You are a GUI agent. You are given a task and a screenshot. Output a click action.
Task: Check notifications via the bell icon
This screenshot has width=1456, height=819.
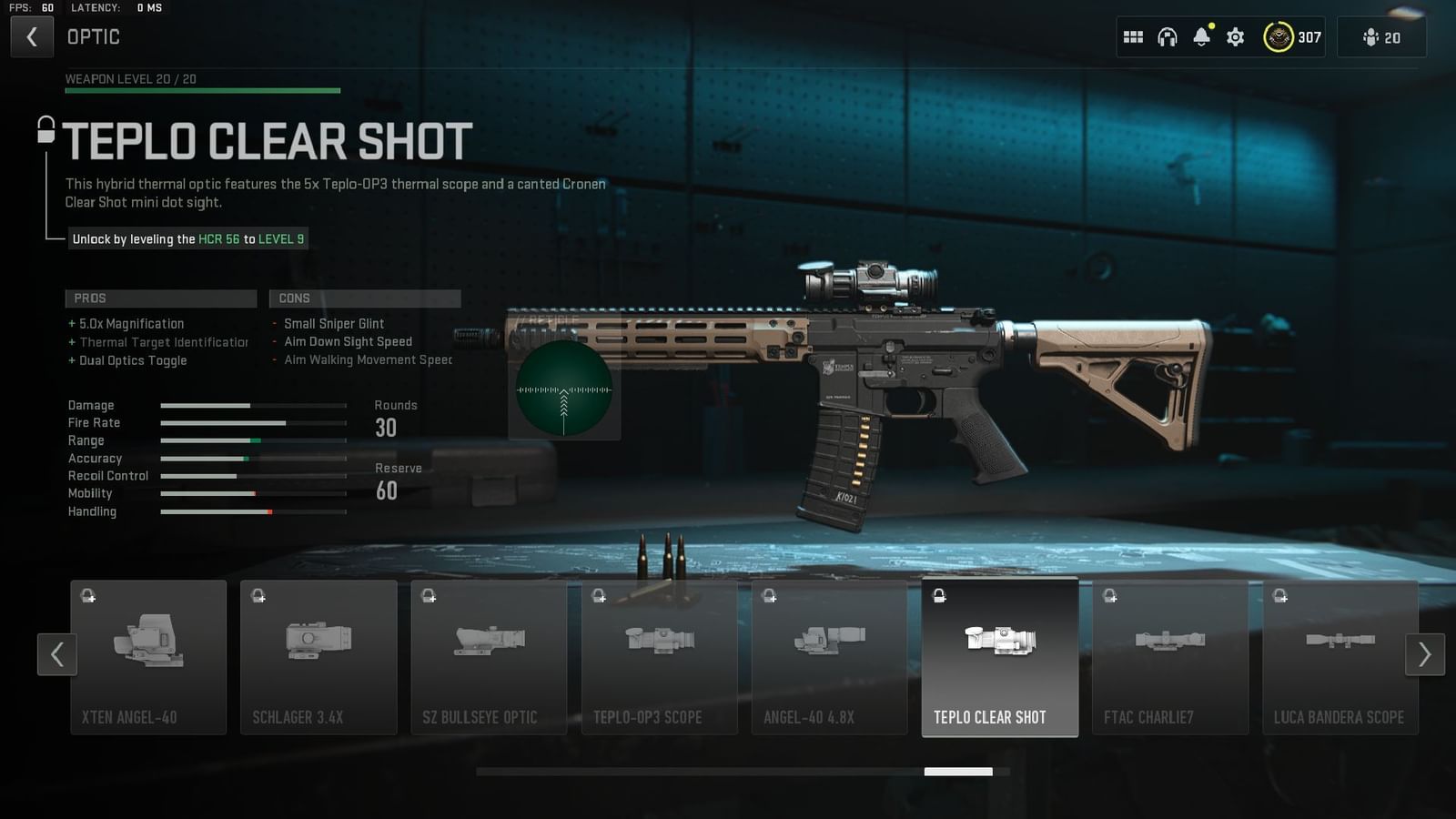coord(1202,36)
